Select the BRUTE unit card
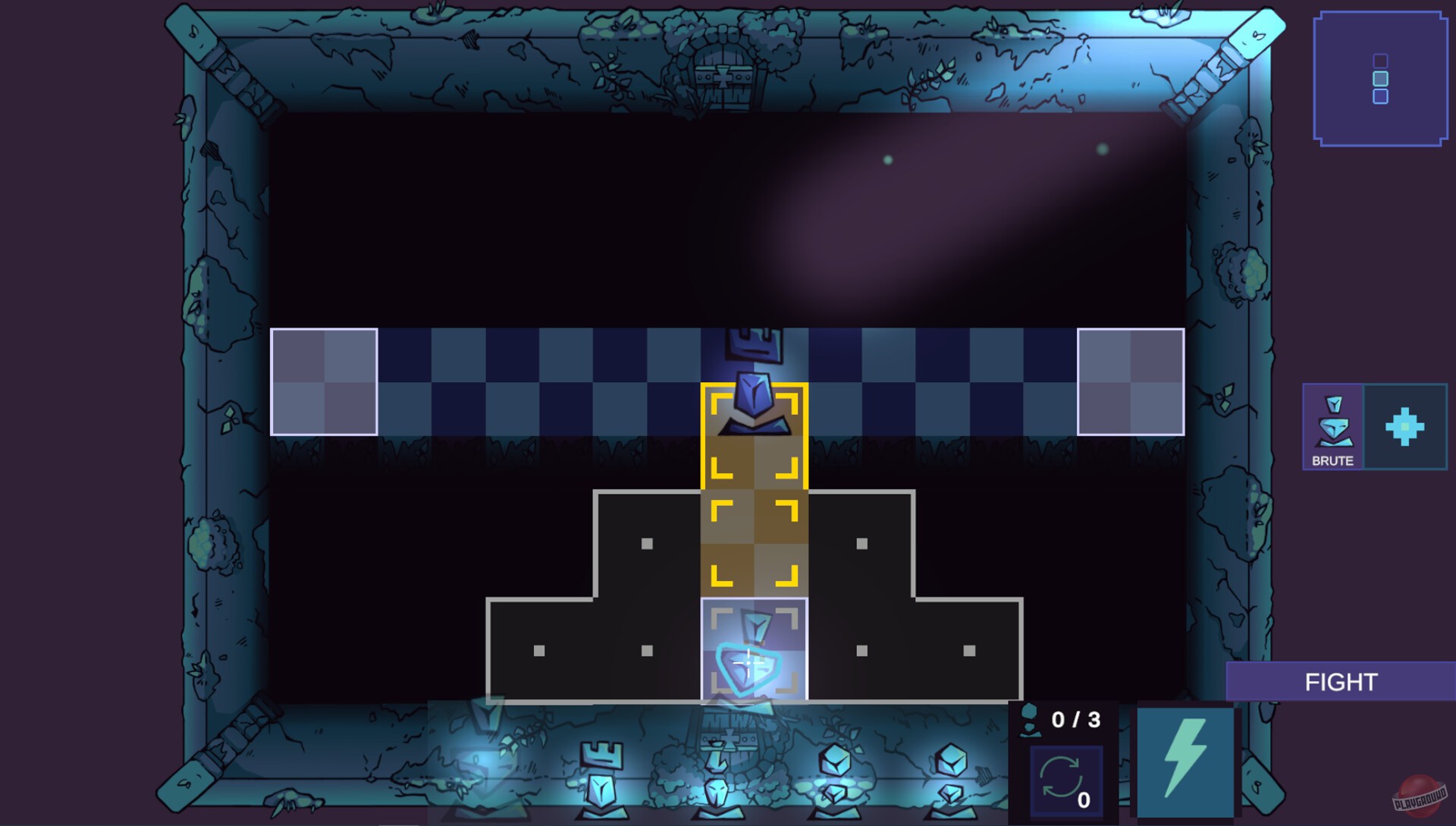Viewport: 1456px width, 826px height. [1332, 427]
